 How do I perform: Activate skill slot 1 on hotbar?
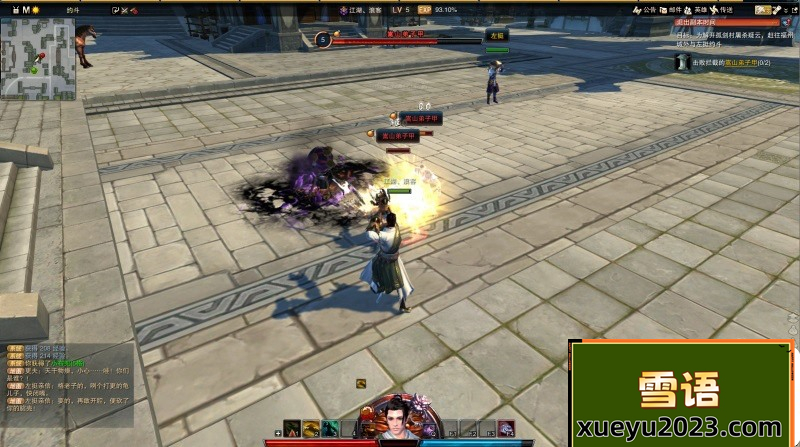click(x=291, y=429)
